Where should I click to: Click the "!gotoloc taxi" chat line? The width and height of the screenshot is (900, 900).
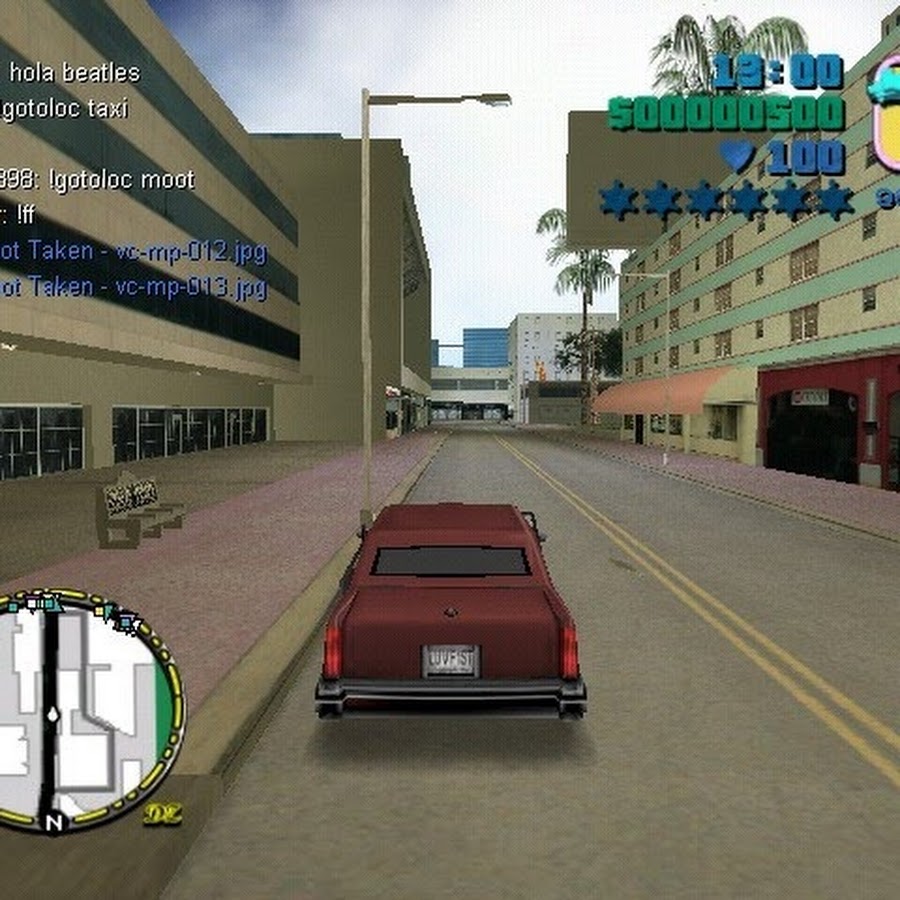tap(65, 109)
